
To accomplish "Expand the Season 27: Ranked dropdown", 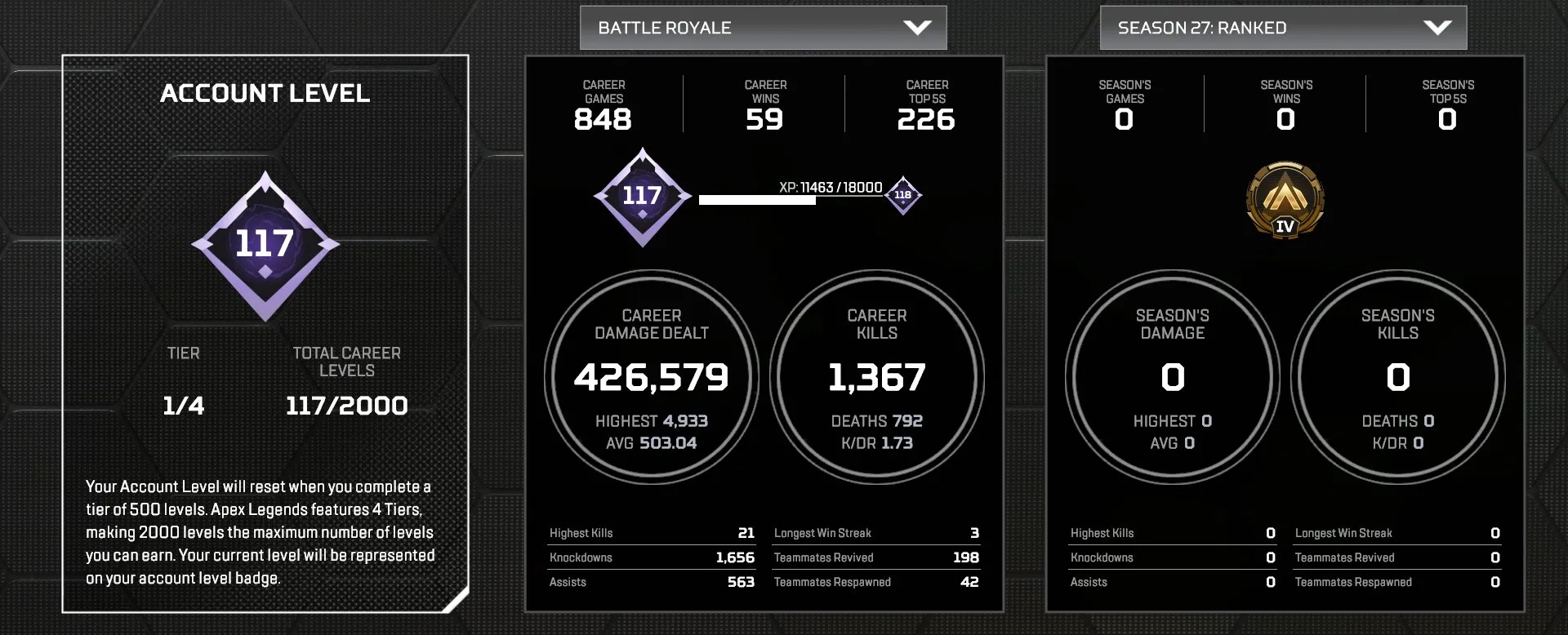I will coord(1282,27).
